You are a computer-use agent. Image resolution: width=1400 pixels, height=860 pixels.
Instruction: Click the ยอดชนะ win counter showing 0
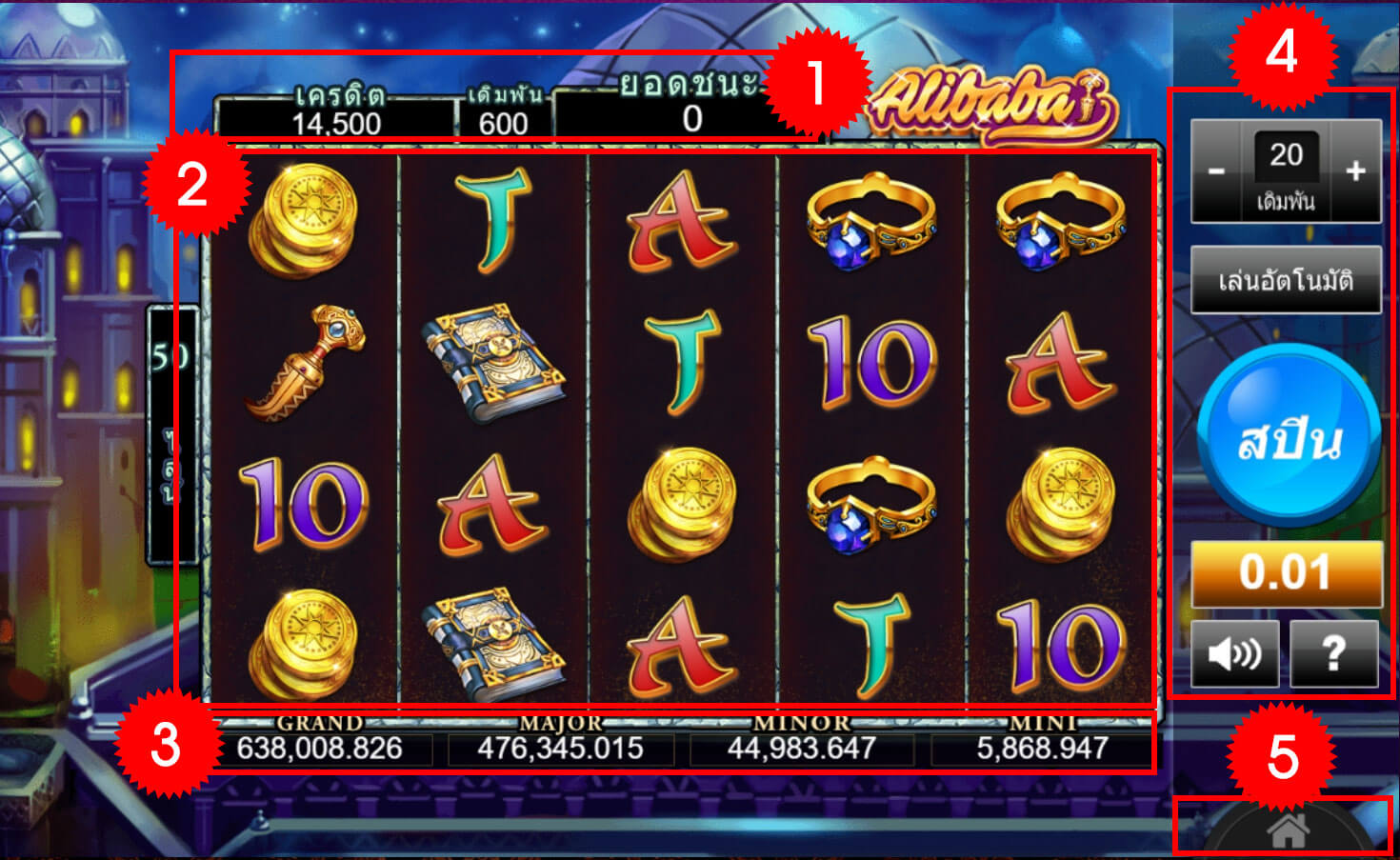(x=691, y=122)
